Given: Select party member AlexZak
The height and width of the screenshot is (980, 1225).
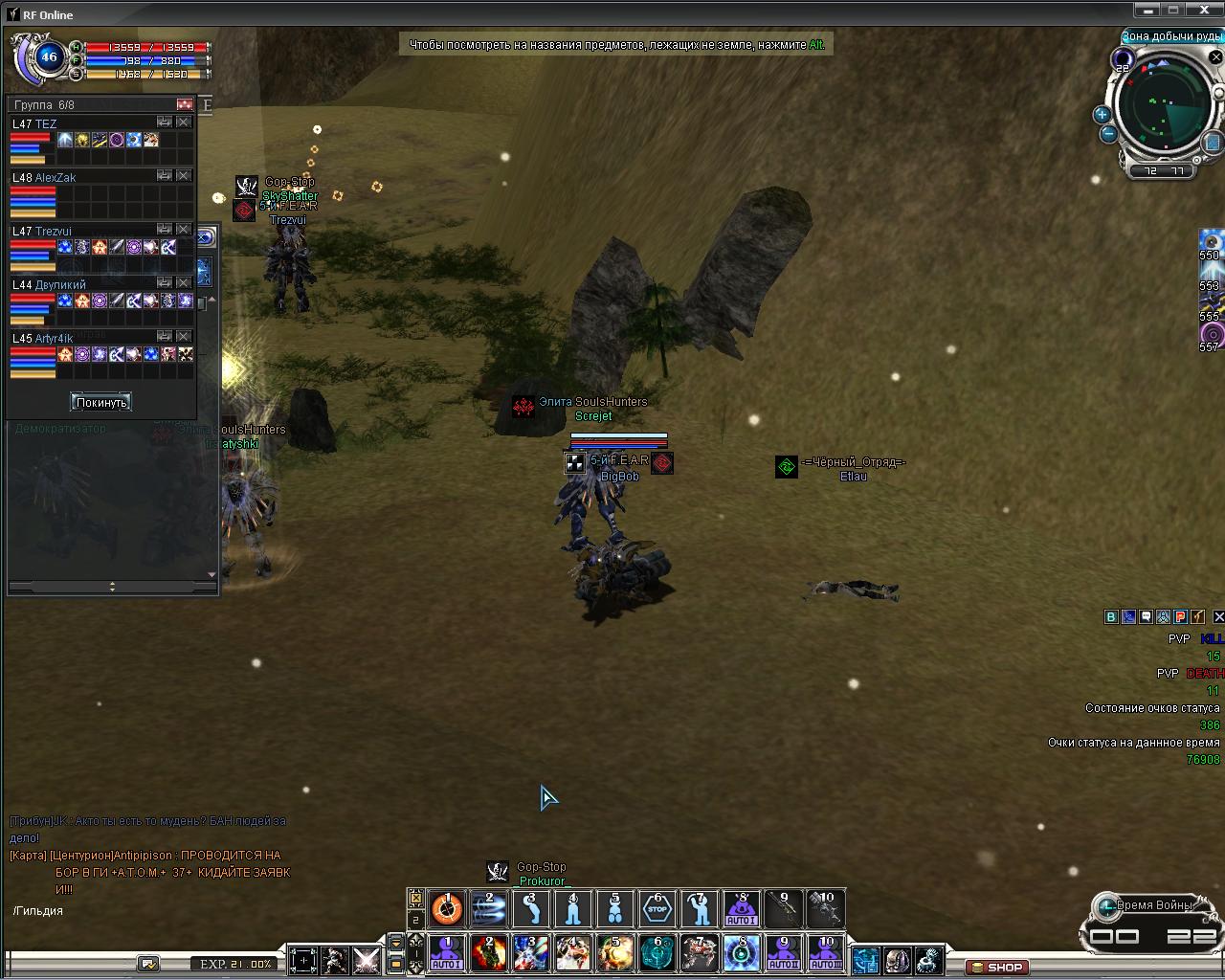Looking at the screenshot, I should pos(56,178).
